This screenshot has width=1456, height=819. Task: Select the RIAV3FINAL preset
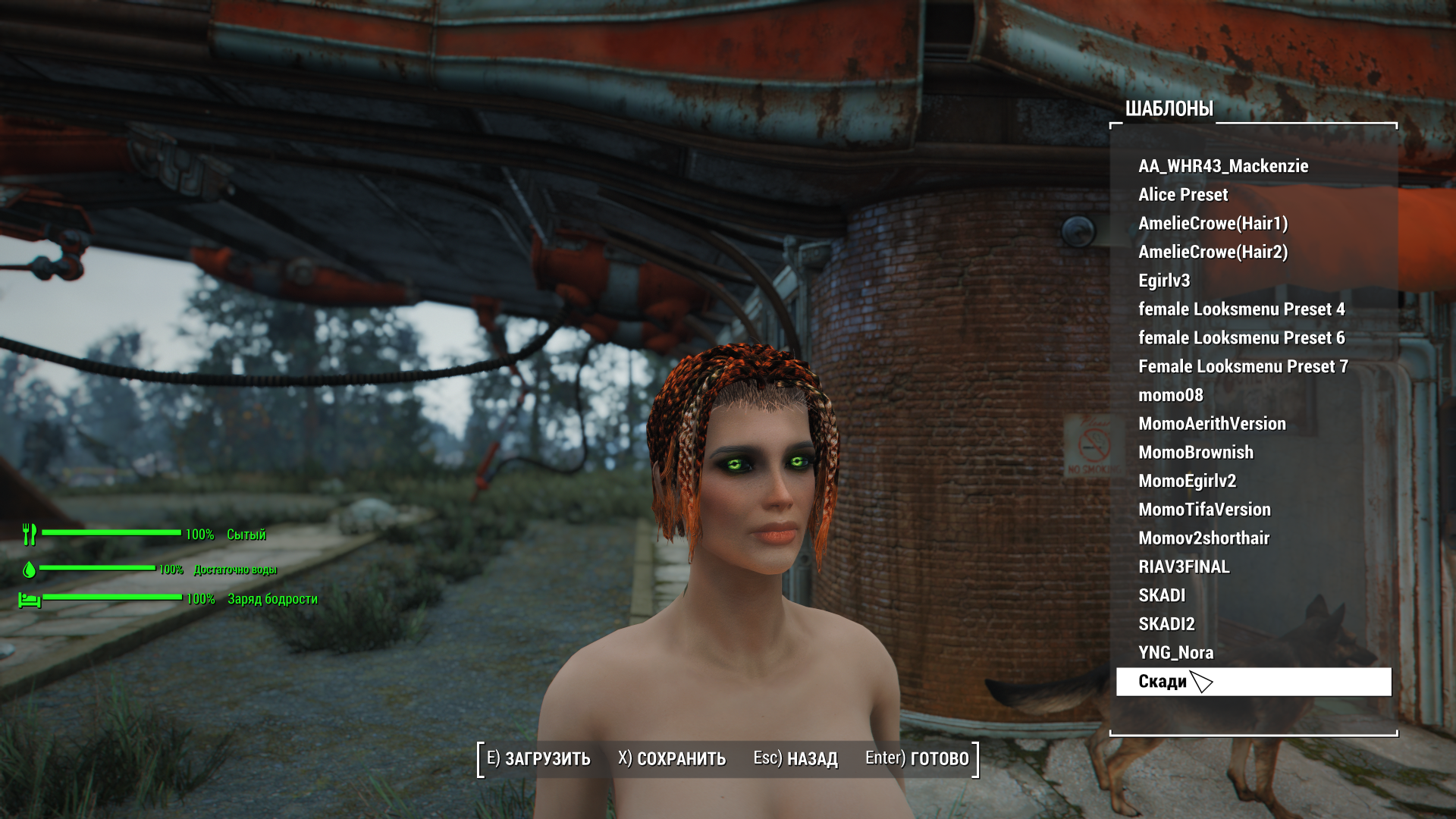coord(1183,567)
